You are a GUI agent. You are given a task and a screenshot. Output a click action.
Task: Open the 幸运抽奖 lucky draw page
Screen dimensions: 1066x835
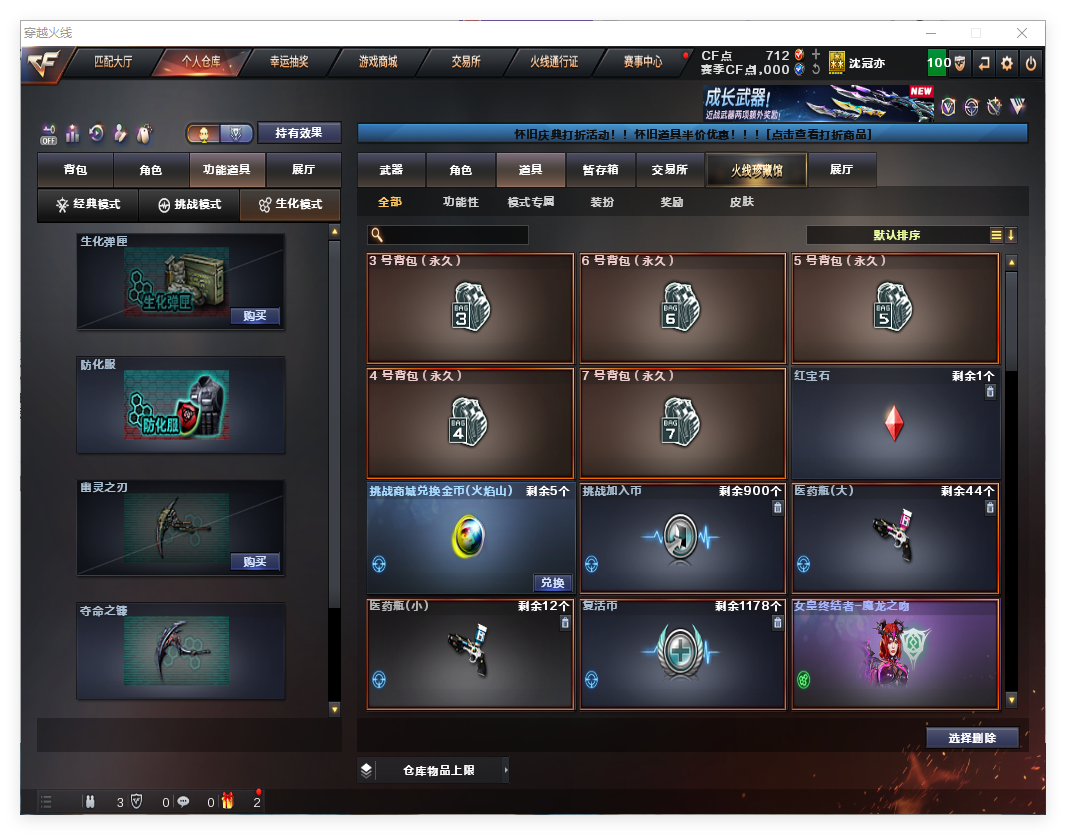tap(288, 62)
